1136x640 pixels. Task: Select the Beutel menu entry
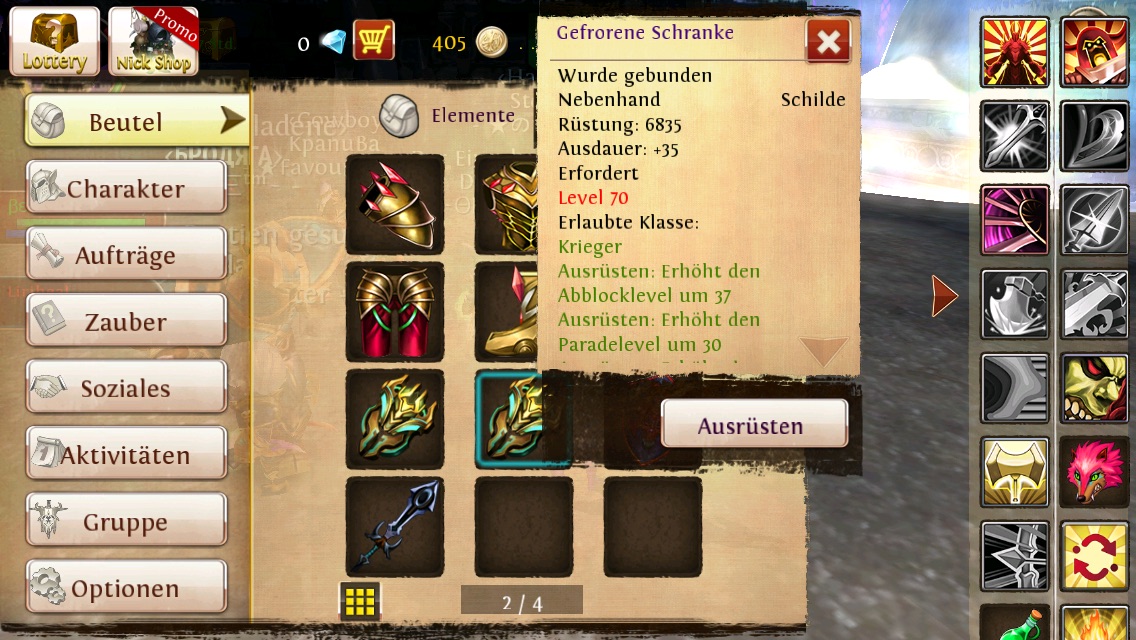[137, 122]
